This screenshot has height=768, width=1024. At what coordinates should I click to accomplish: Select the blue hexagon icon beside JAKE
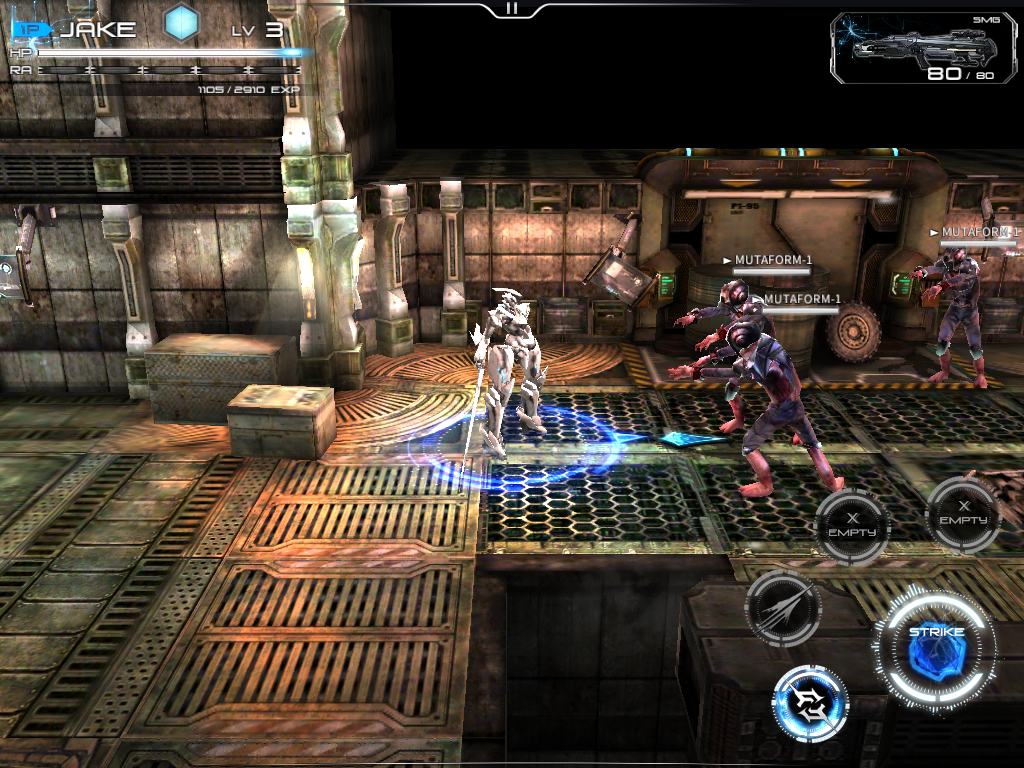tap(182, 23)
